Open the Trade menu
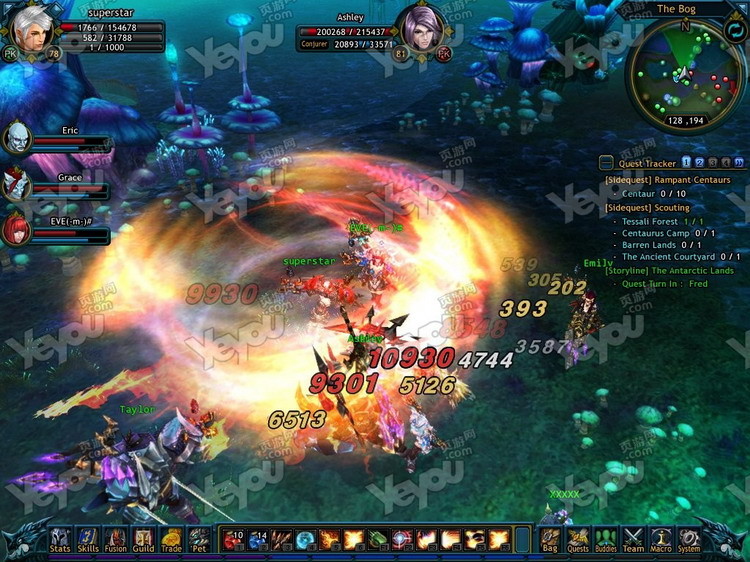 [x=172, y=540]
